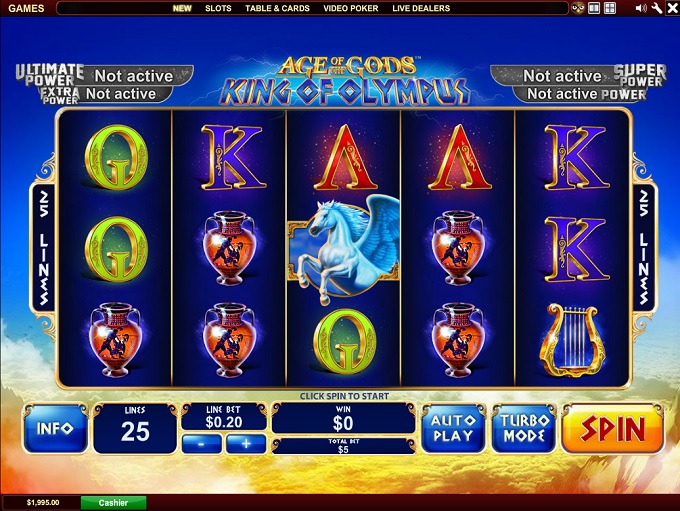Open the Live Dealers section
Screen dimensions: 680x511
point(421,8)
